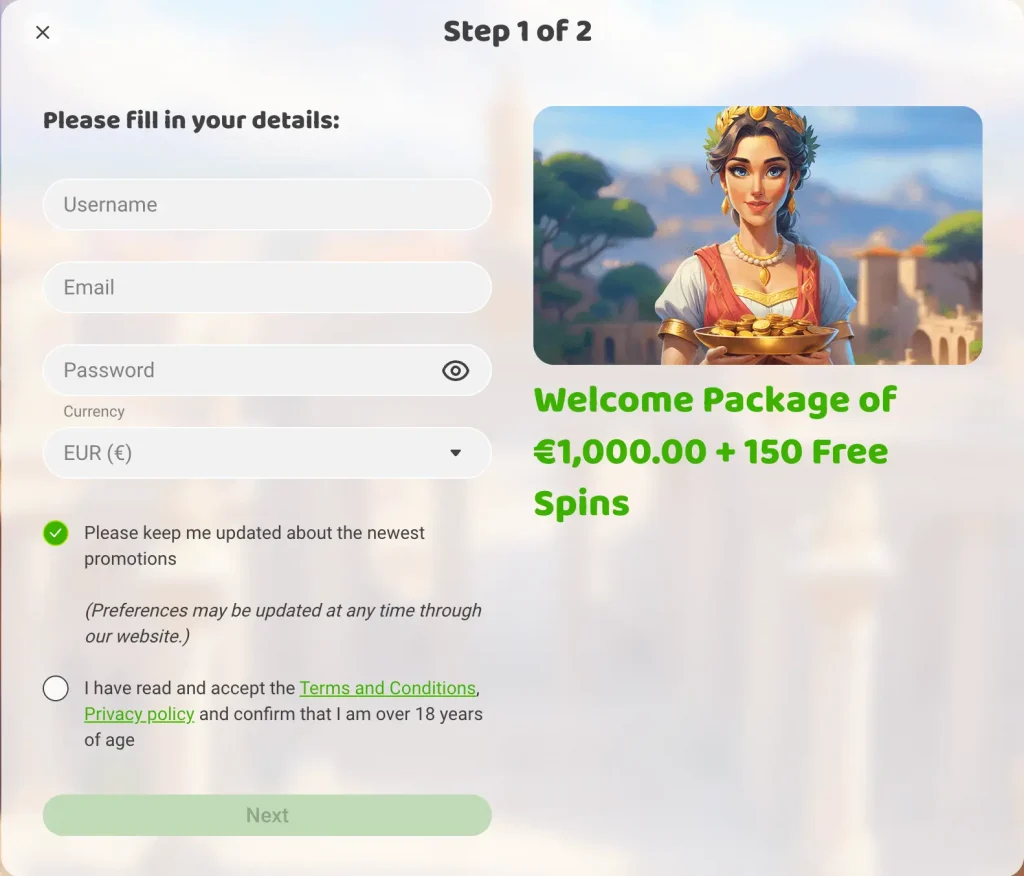1024x876 pixels.
Task: Untick the promotions updates checkbox
Action: (56, 533)
